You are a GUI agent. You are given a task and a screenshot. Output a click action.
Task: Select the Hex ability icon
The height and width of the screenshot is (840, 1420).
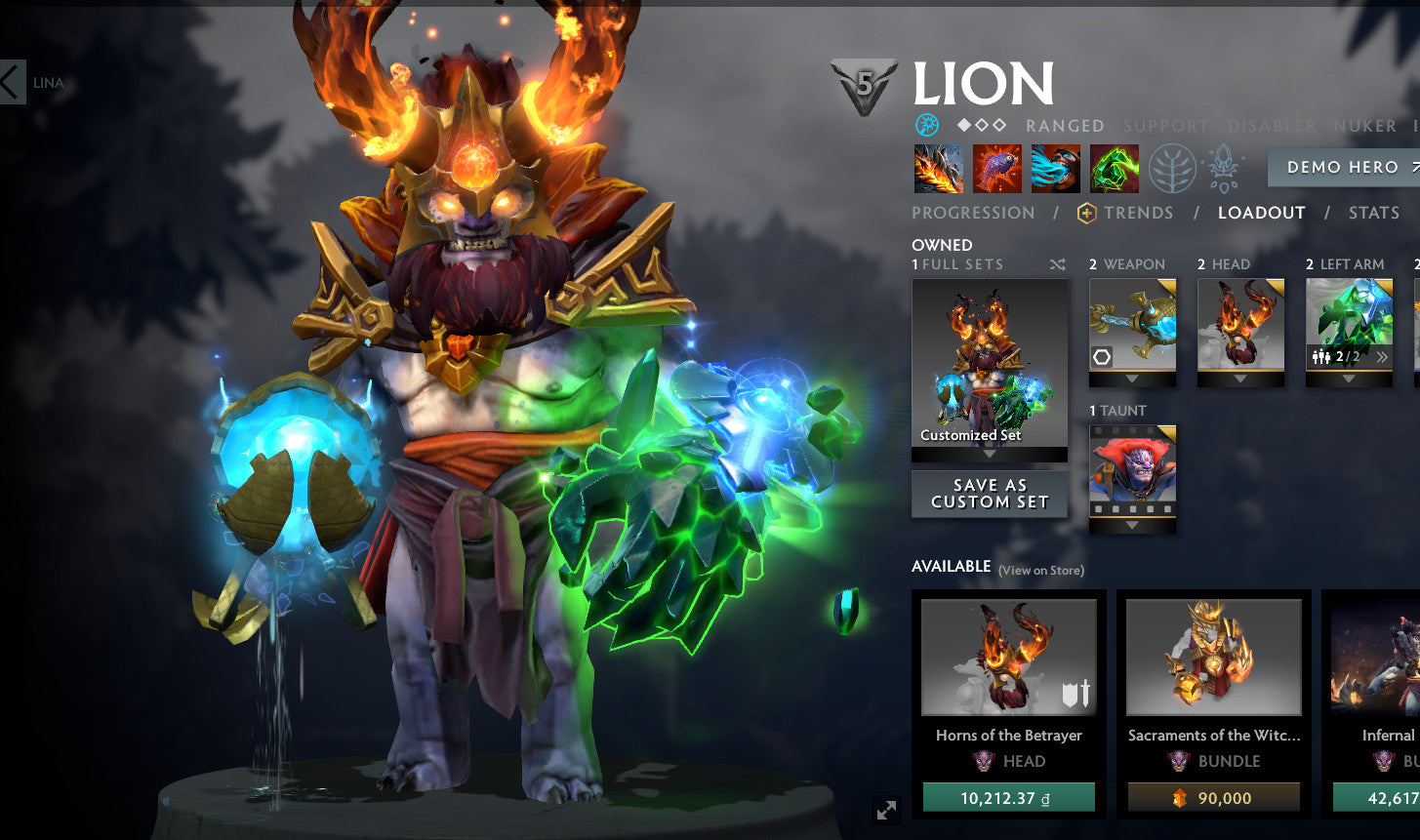click(x=997, y=168)
